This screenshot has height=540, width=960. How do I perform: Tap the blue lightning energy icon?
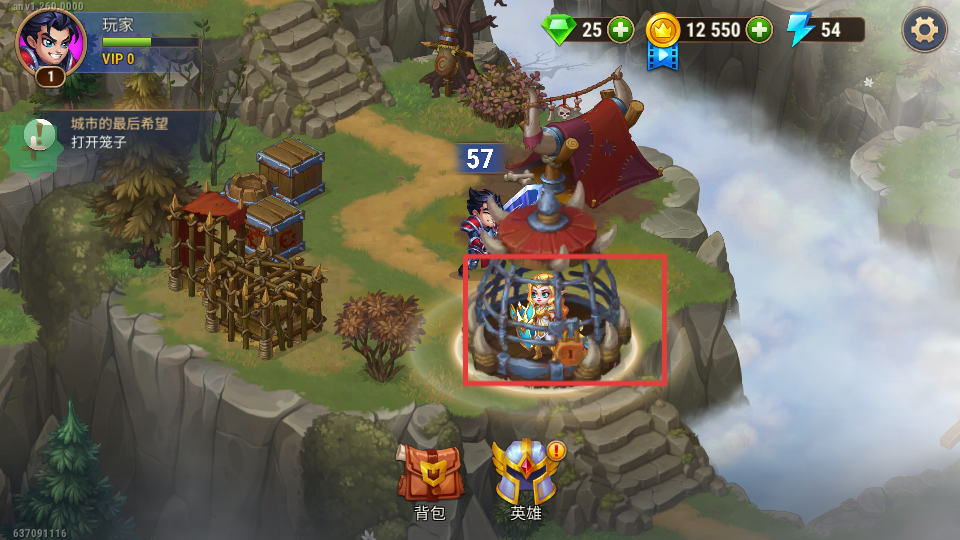800,30
